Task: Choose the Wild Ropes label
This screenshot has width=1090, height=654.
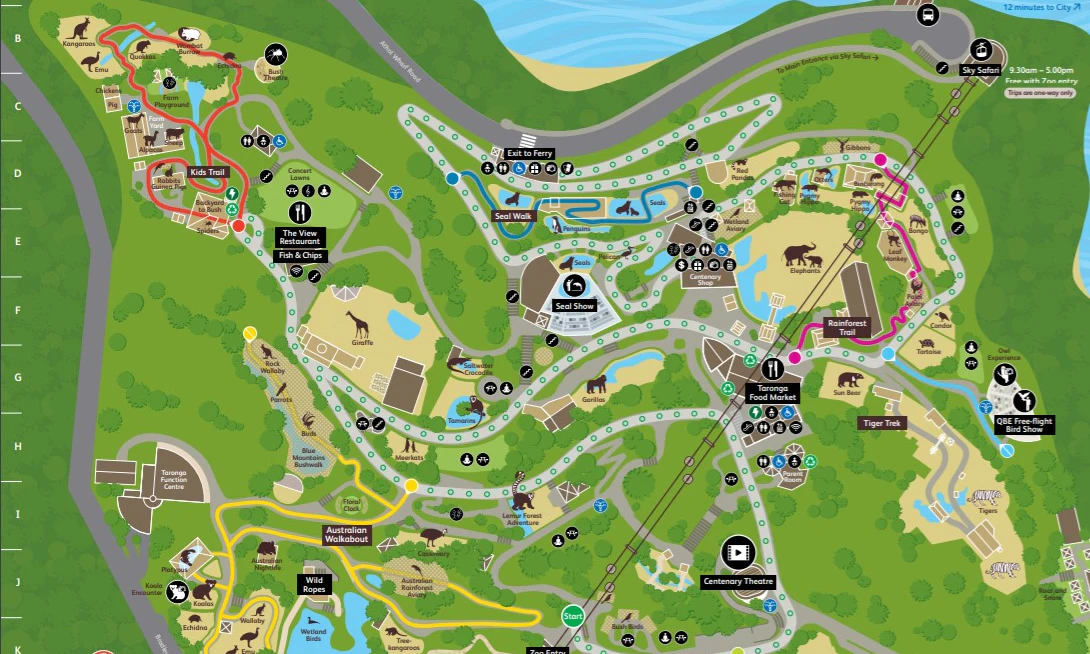Action: coord(314,584)
